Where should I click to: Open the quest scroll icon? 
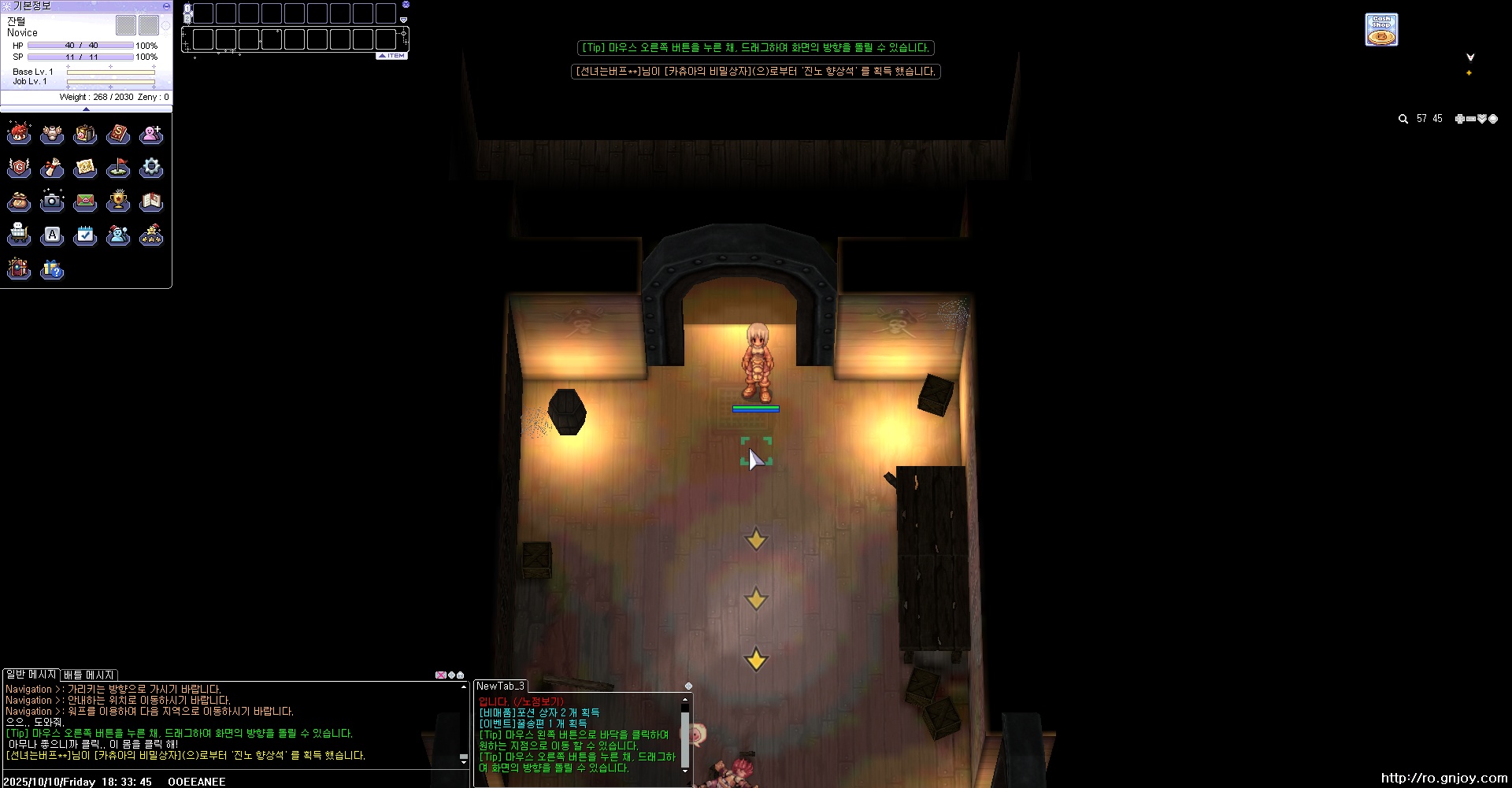pyautogui.click(x=52, y=168)
